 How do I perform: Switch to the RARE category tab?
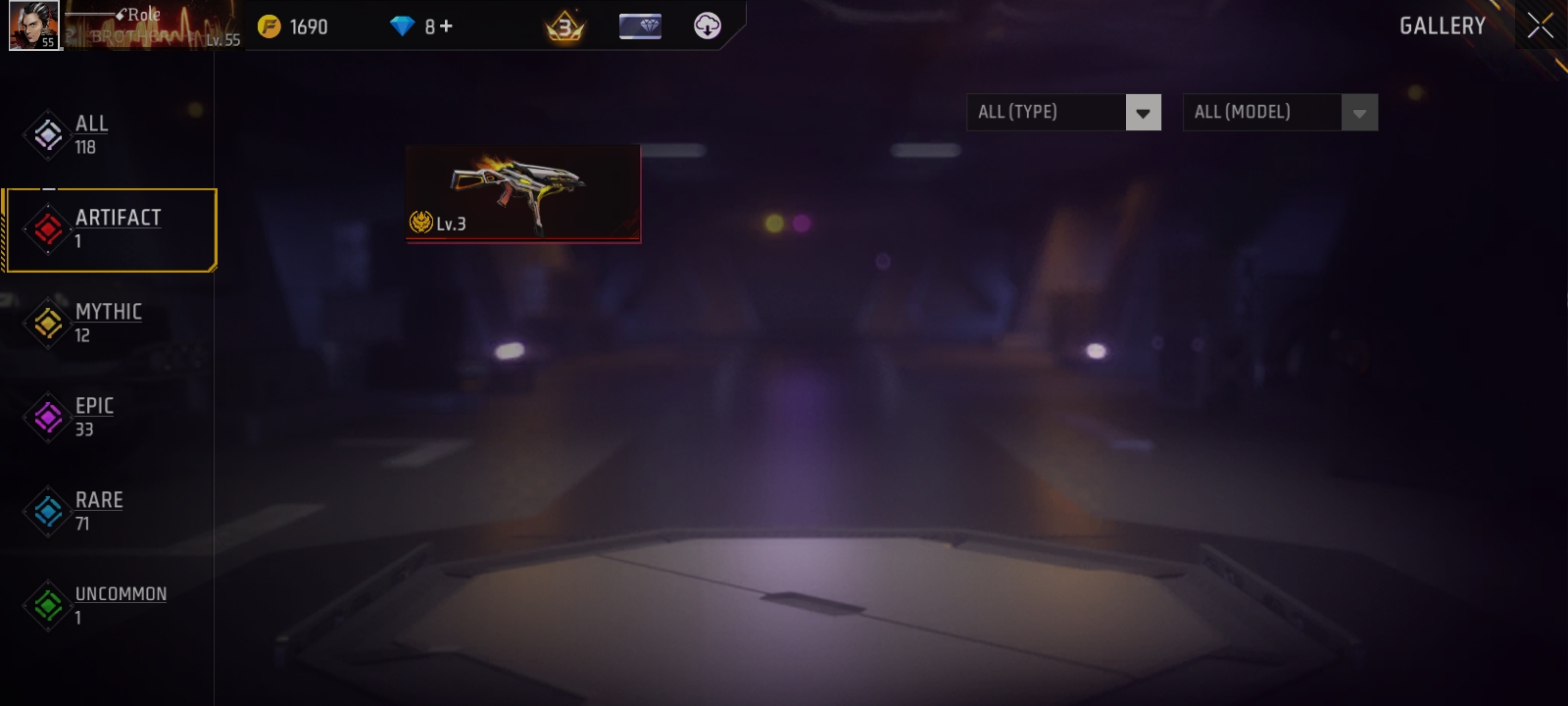(100, 510)
